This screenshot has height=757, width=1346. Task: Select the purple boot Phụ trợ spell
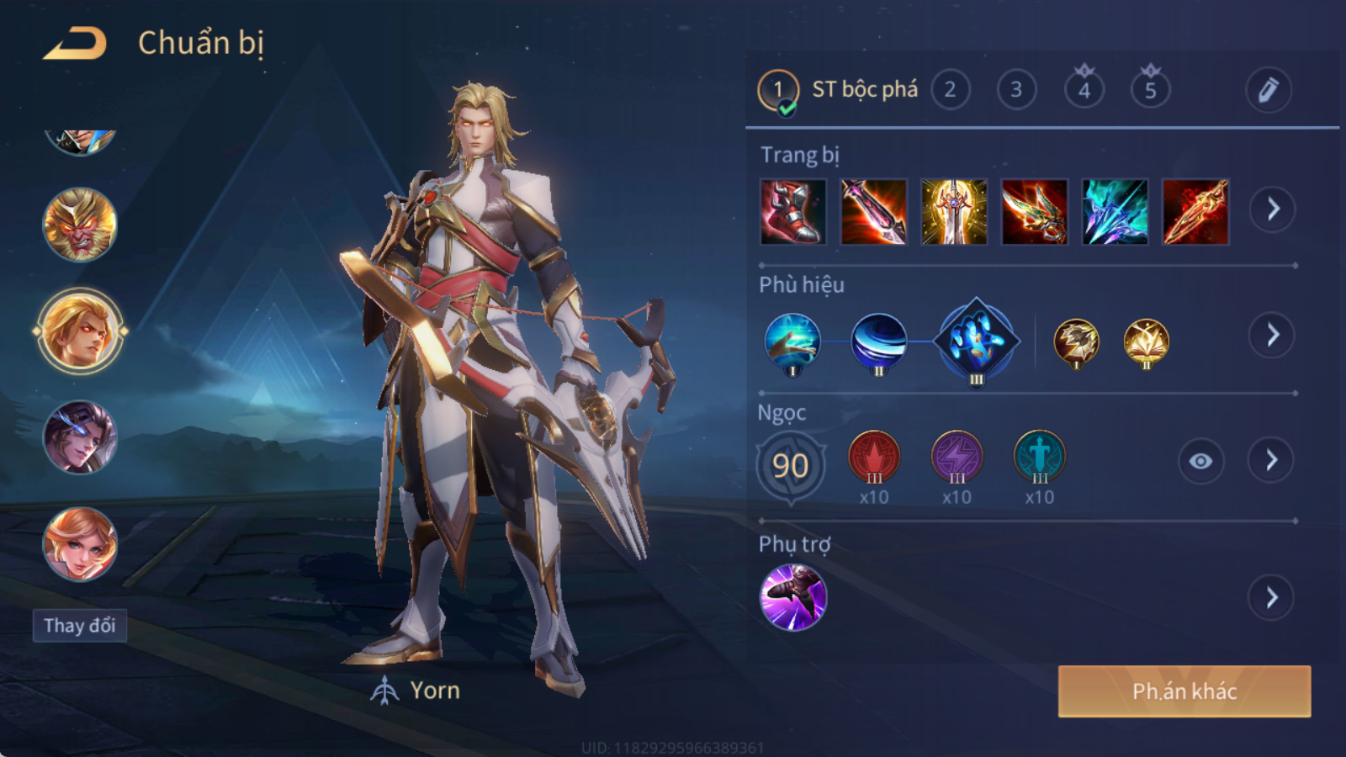pos(793,597)
